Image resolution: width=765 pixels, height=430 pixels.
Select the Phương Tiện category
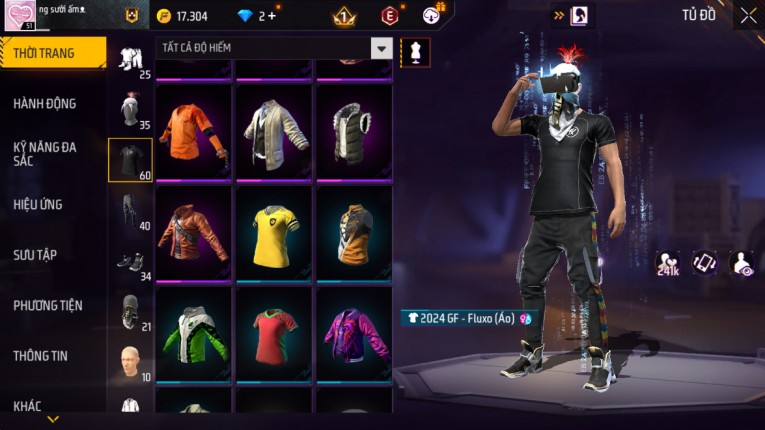coord(48,305)
